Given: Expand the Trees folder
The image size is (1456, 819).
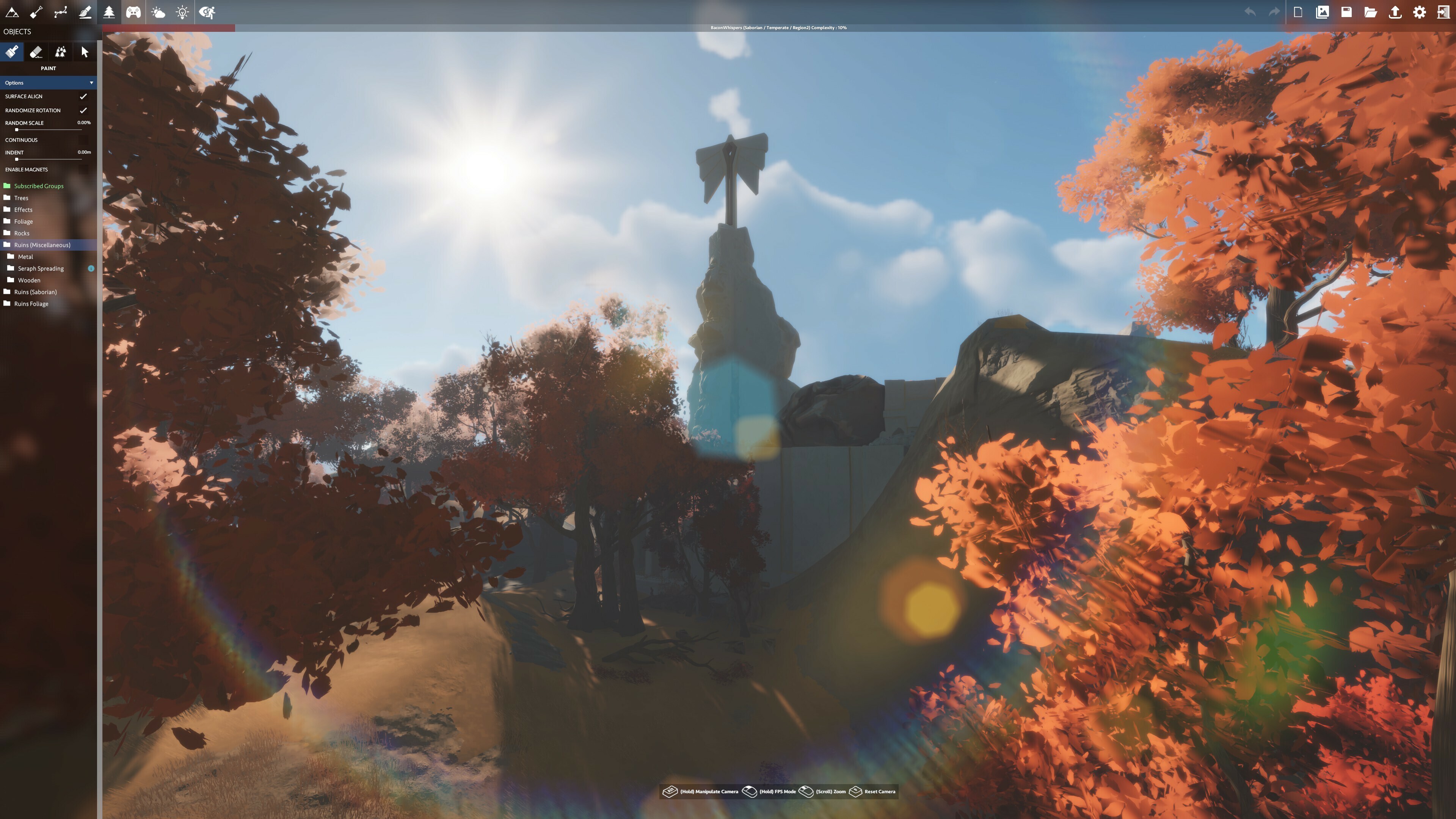Looking at the screenshot, I should [x=20, y=198].
